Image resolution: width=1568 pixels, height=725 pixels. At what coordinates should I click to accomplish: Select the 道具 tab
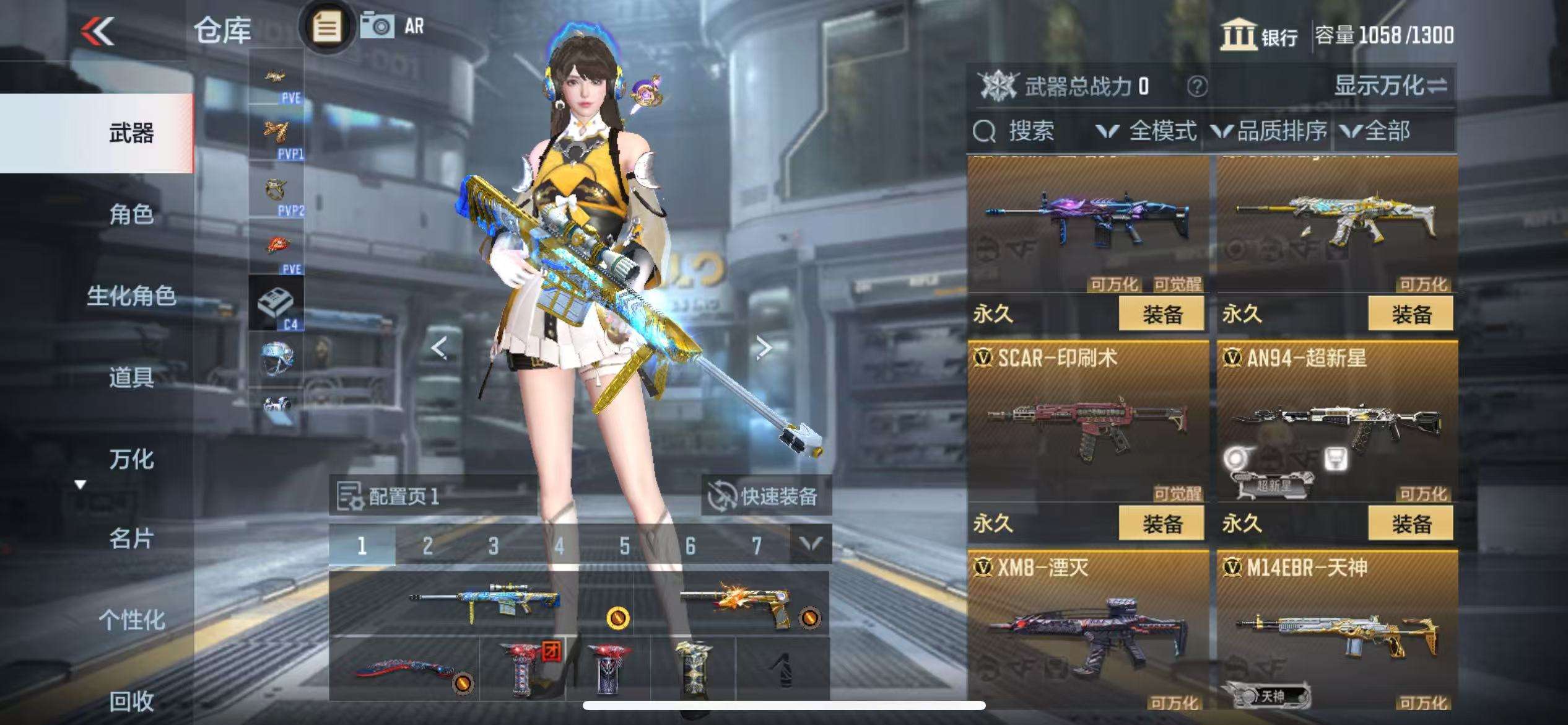click(131, 377)
